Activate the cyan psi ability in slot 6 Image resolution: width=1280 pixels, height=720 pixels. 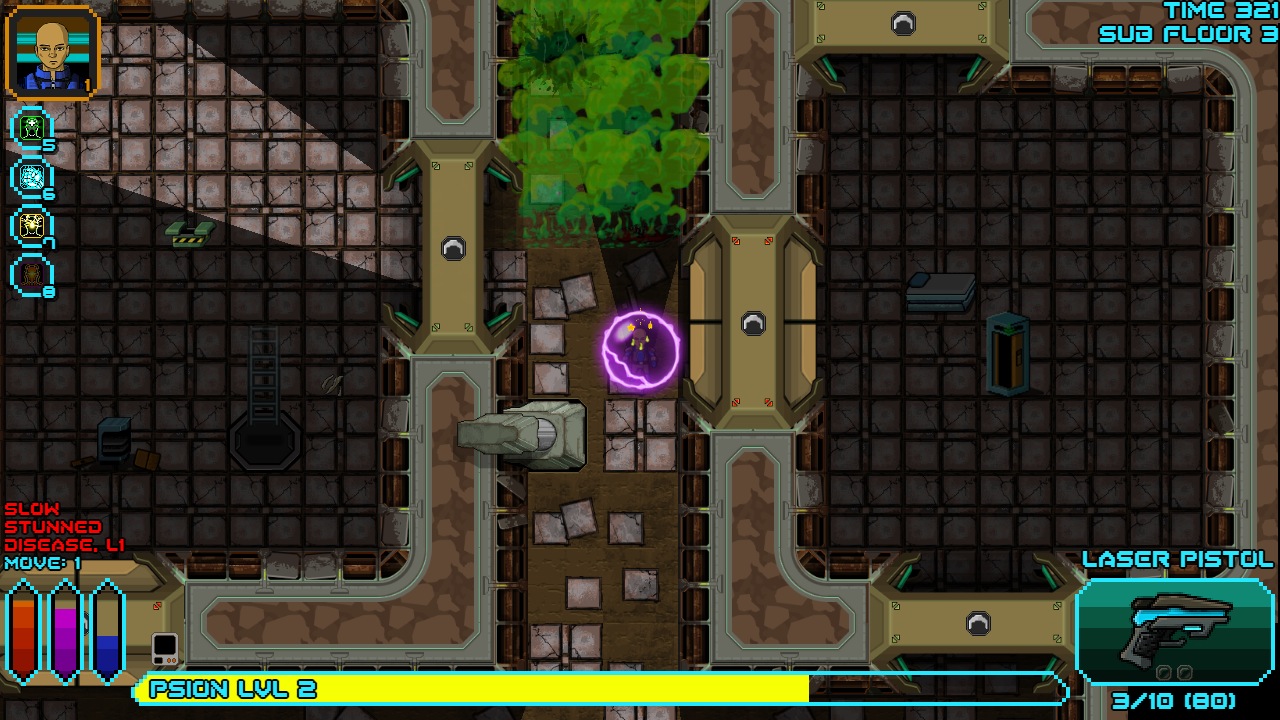tap(30, 176)
